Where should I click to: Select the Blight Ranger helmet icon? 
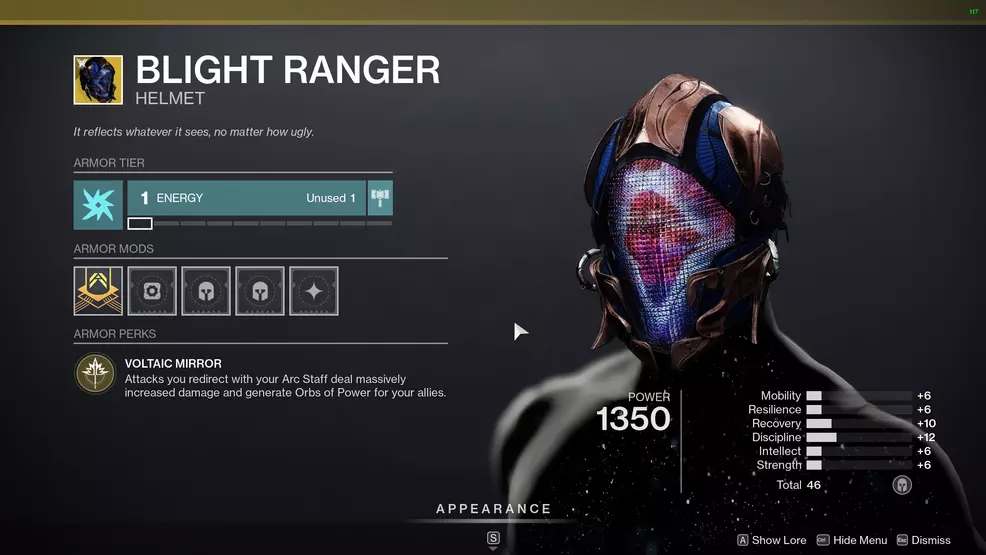(98, 80)
